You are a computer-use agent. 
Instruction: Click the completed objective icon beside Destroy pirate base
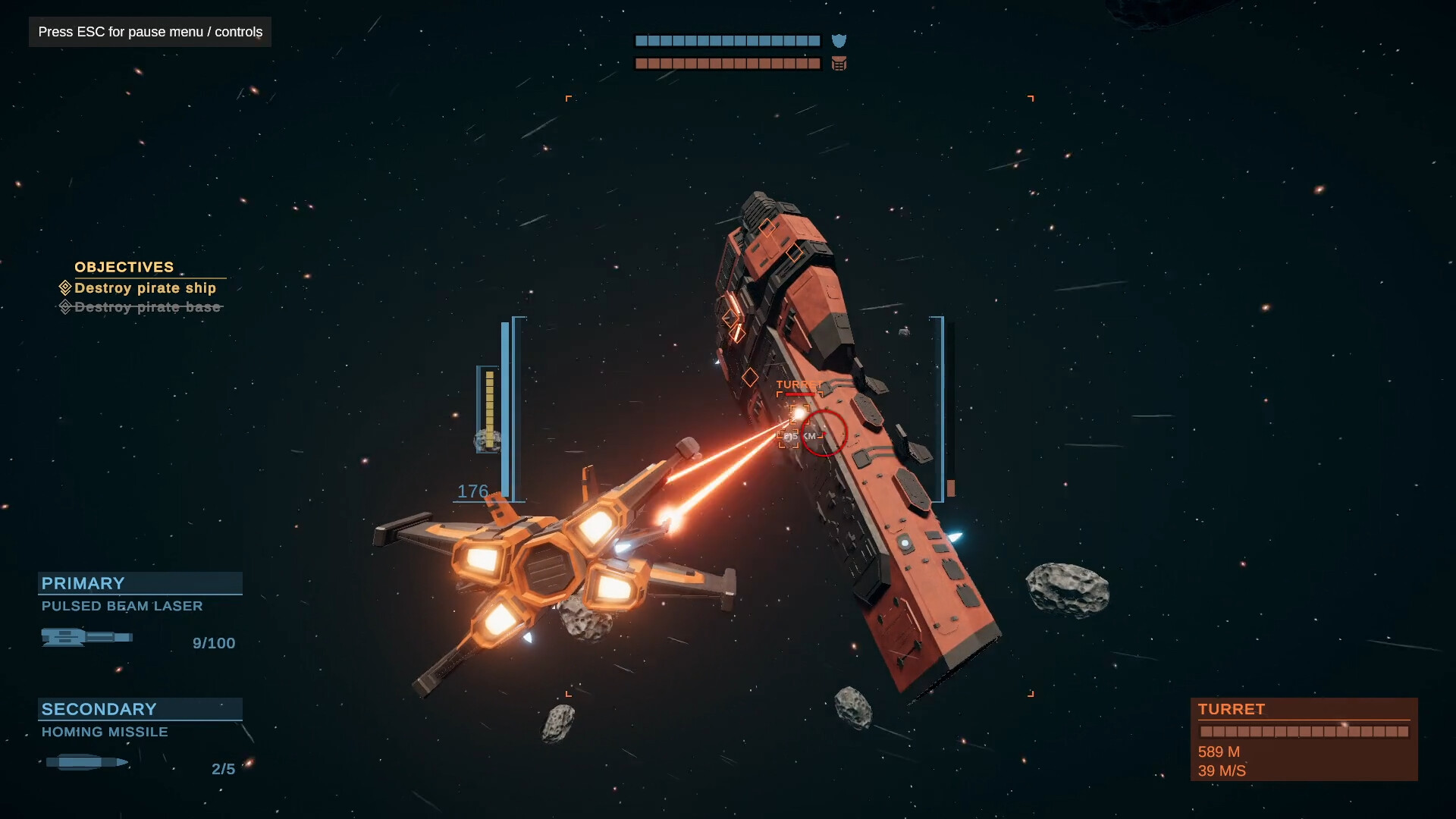point(64,306)
